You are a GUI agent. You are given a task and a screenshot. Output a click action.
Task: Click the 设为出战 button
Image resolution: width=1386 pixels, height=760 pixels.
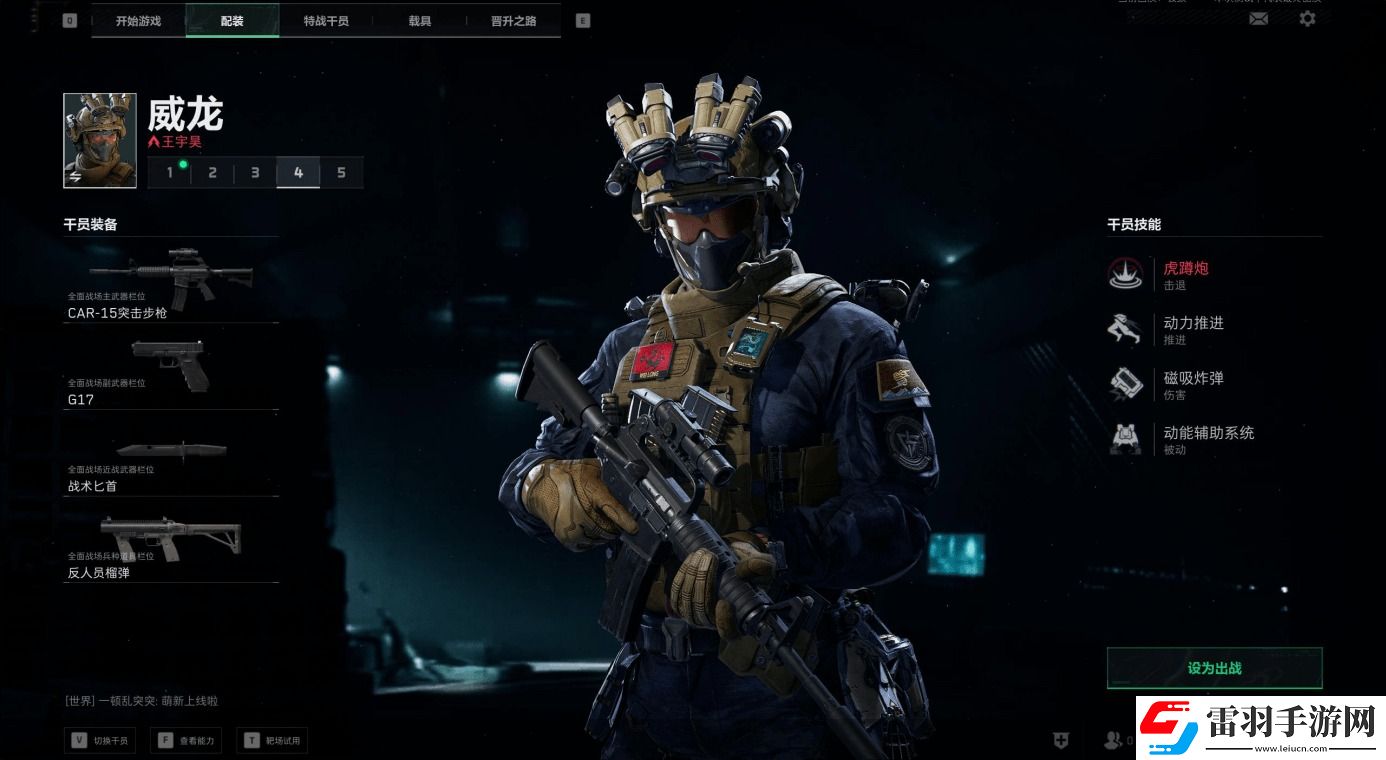pyautogui.click(x=1214, y=668)
